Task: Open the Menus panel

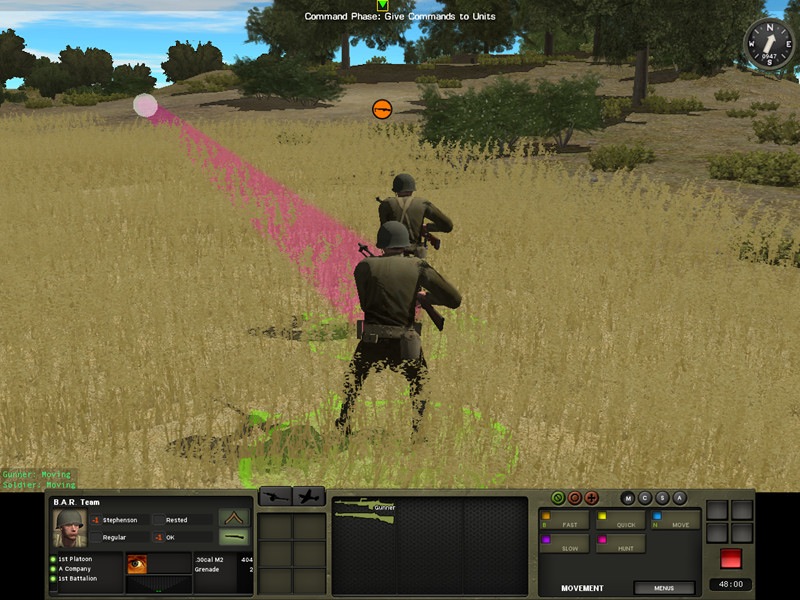Action: coord(663,588)
